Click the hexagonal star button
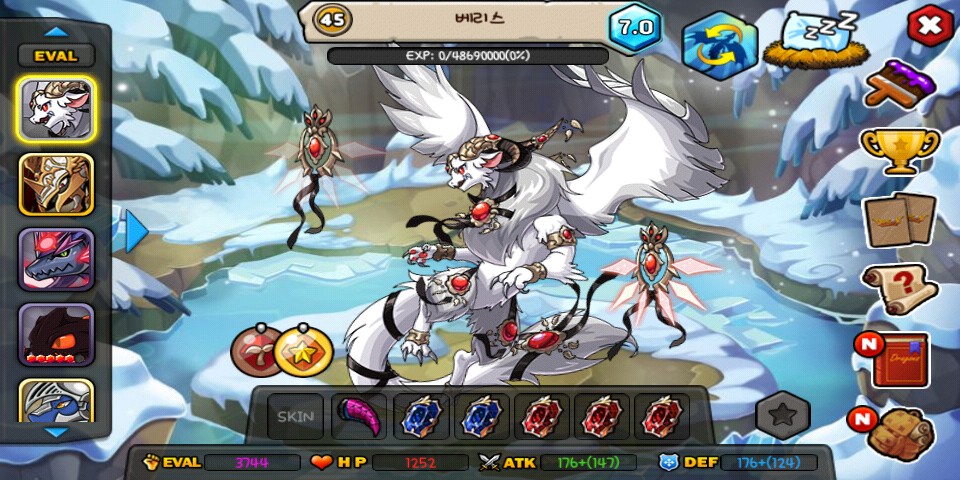960x480 pixels. pyautogui.click(x=782, y=415)
